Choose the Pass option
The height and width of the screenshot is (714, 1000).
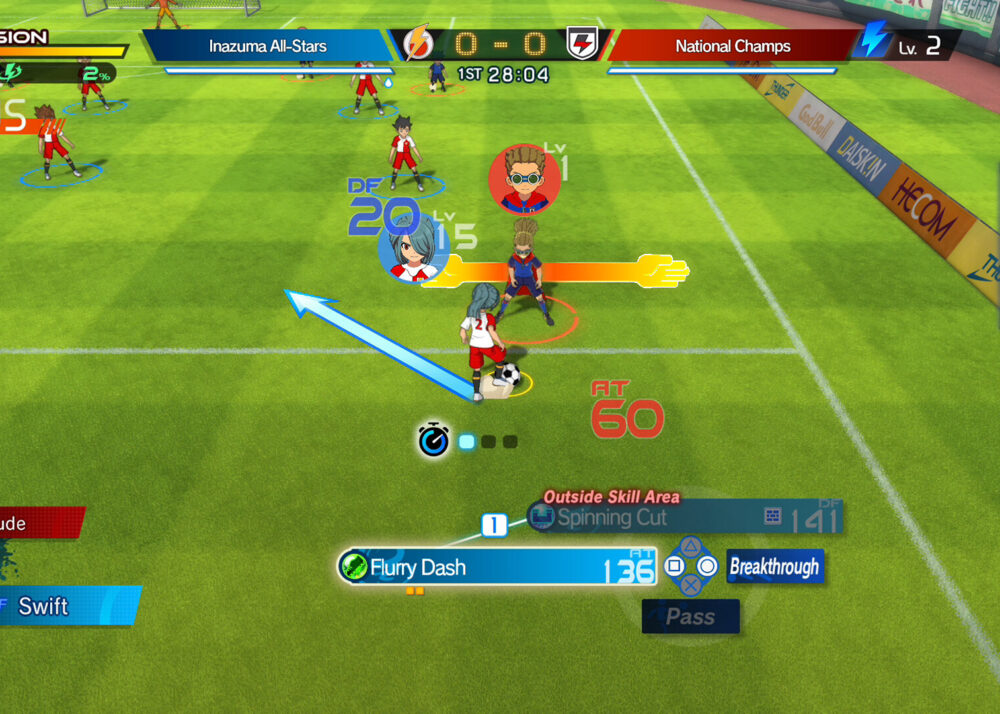pyautogui.click(x=690, y=617)
